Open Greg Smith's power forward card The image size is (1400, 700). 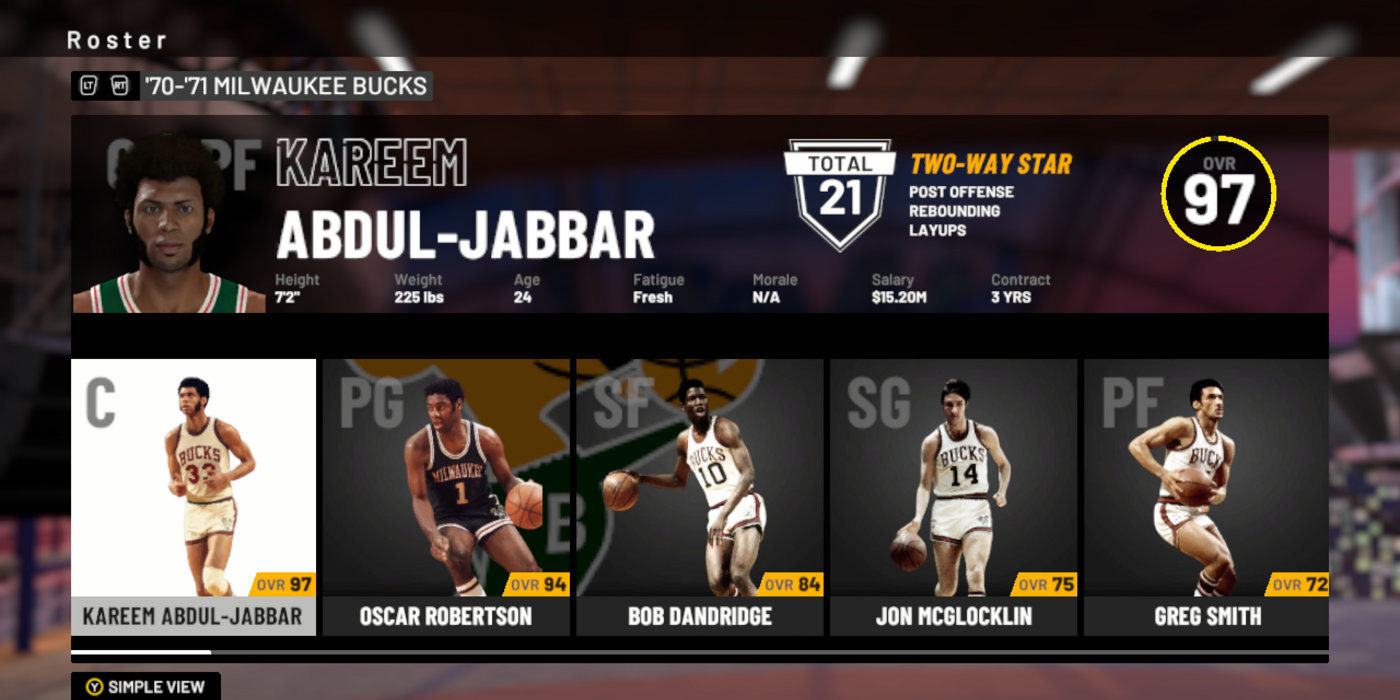[x=1206, y=497]
